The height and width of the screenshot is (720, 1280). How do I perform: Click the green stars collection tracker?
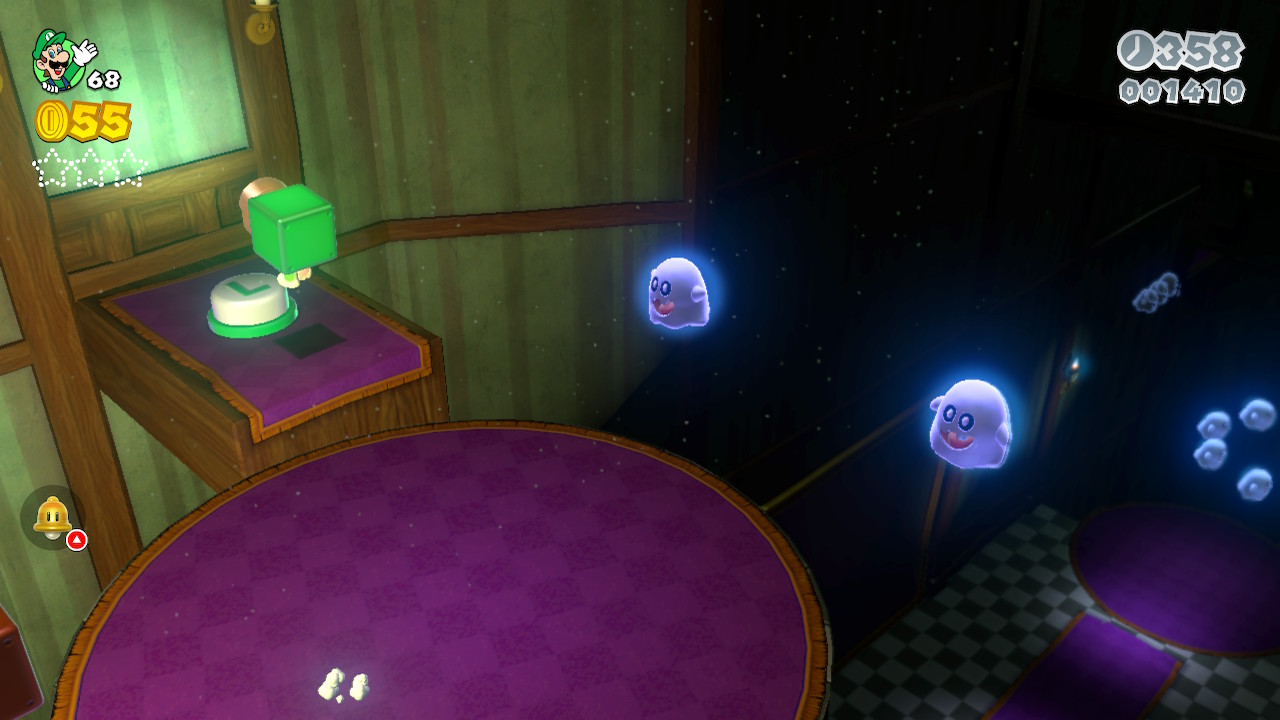(90, 168)
